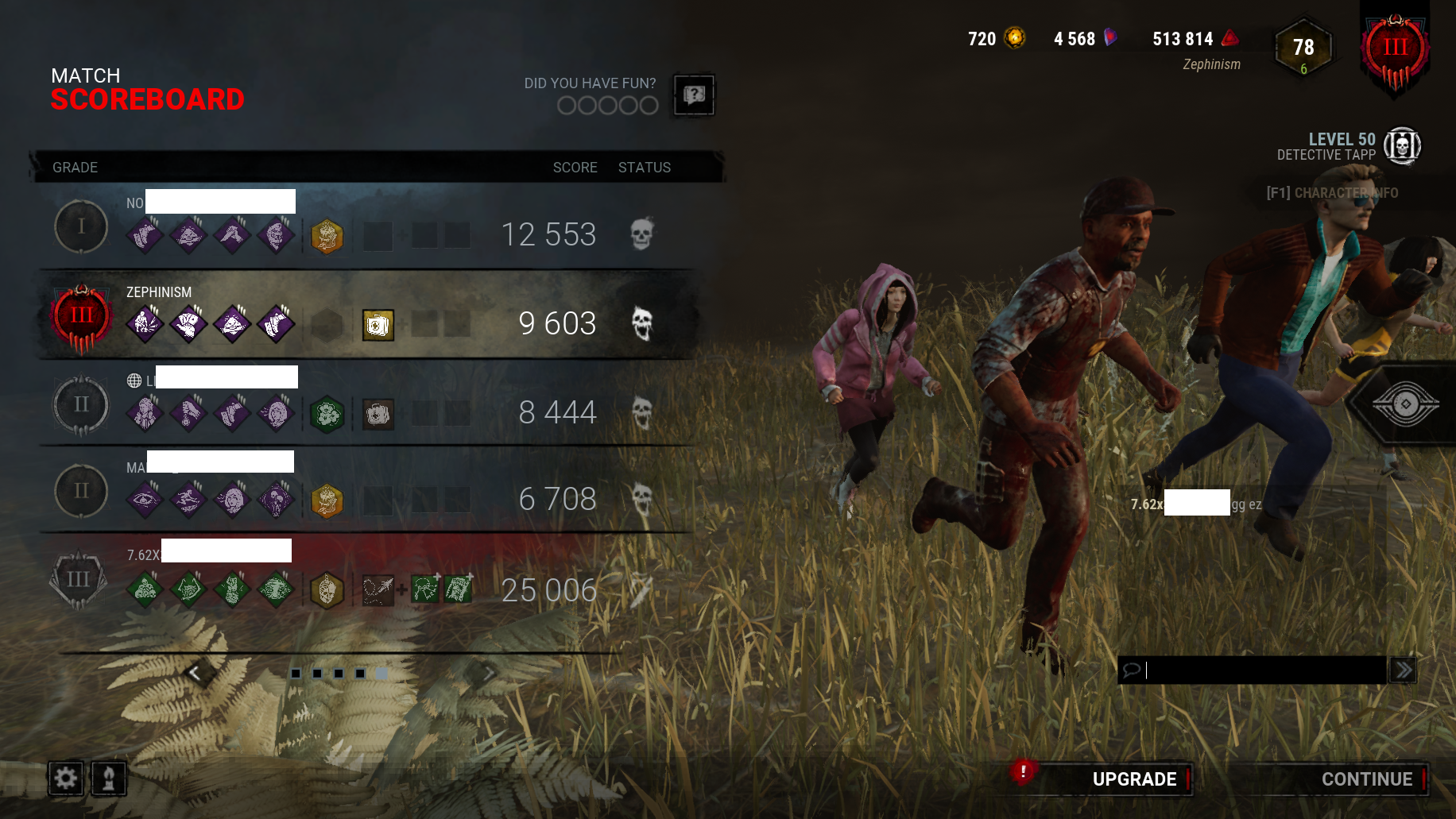Select the highlighted last pagination dot
Viewport: 1456px width, 819px height.
click(x=382, y=674)
